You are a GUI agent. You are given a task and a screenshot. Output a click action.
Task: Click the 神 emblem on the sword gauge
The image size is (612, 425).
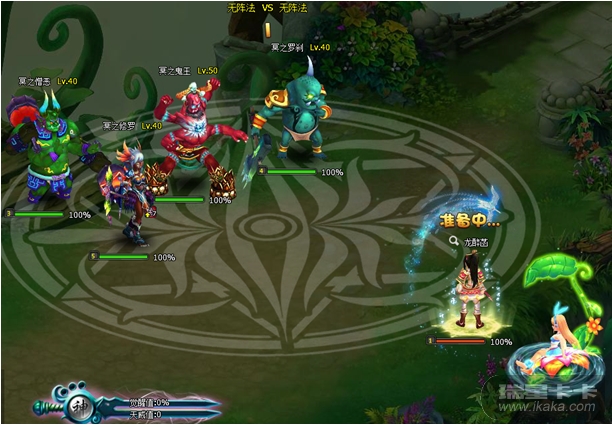tap(79, 407)
